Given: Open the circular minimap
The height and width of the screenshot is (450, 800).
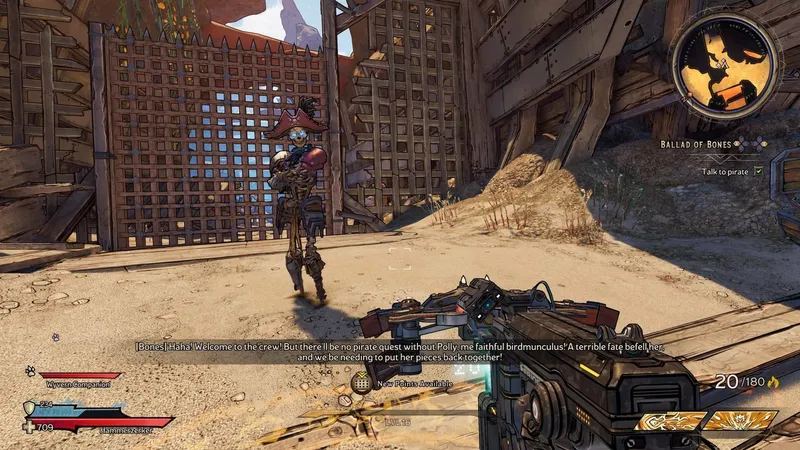Looking at the screenshot, I should (725, 66).
